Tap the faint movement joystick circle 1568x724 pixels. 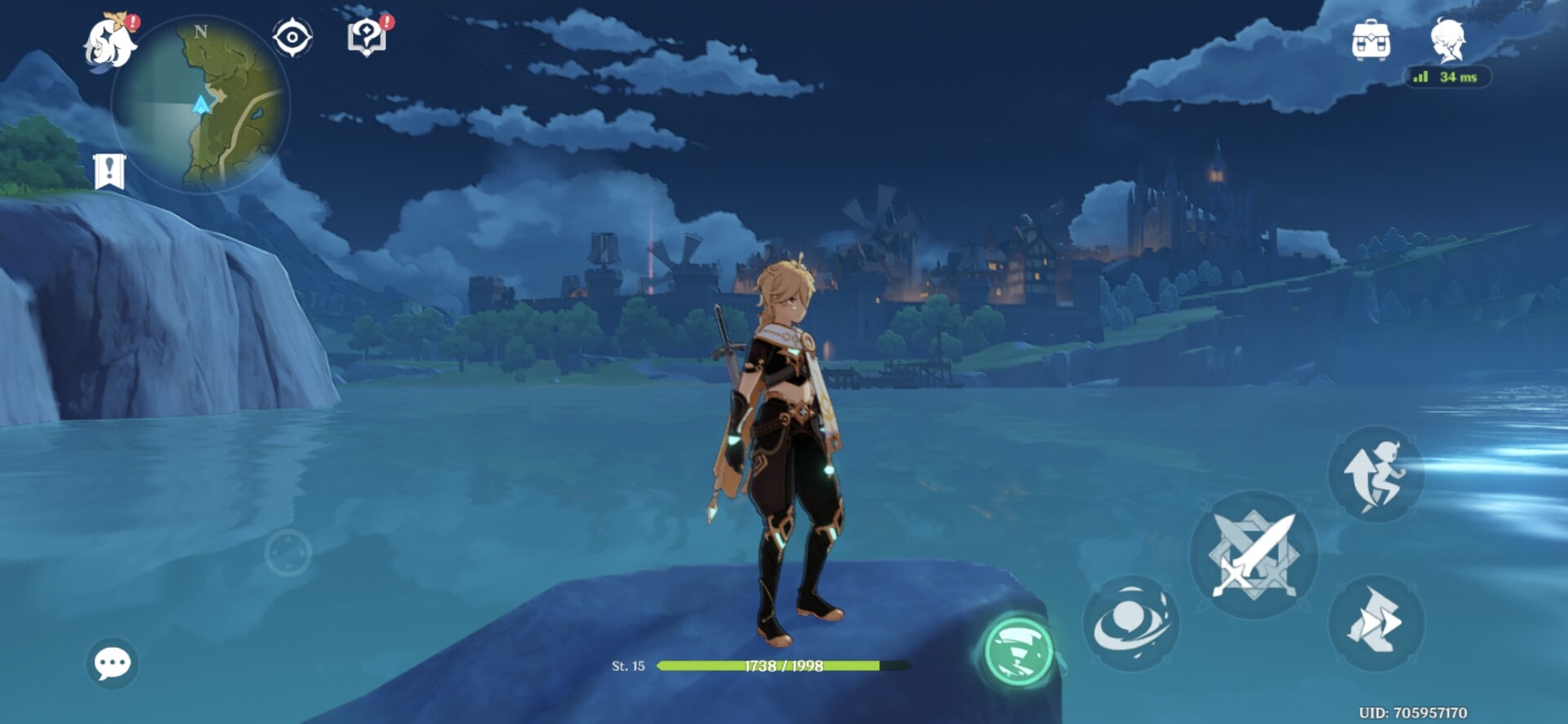click(288, 553)
